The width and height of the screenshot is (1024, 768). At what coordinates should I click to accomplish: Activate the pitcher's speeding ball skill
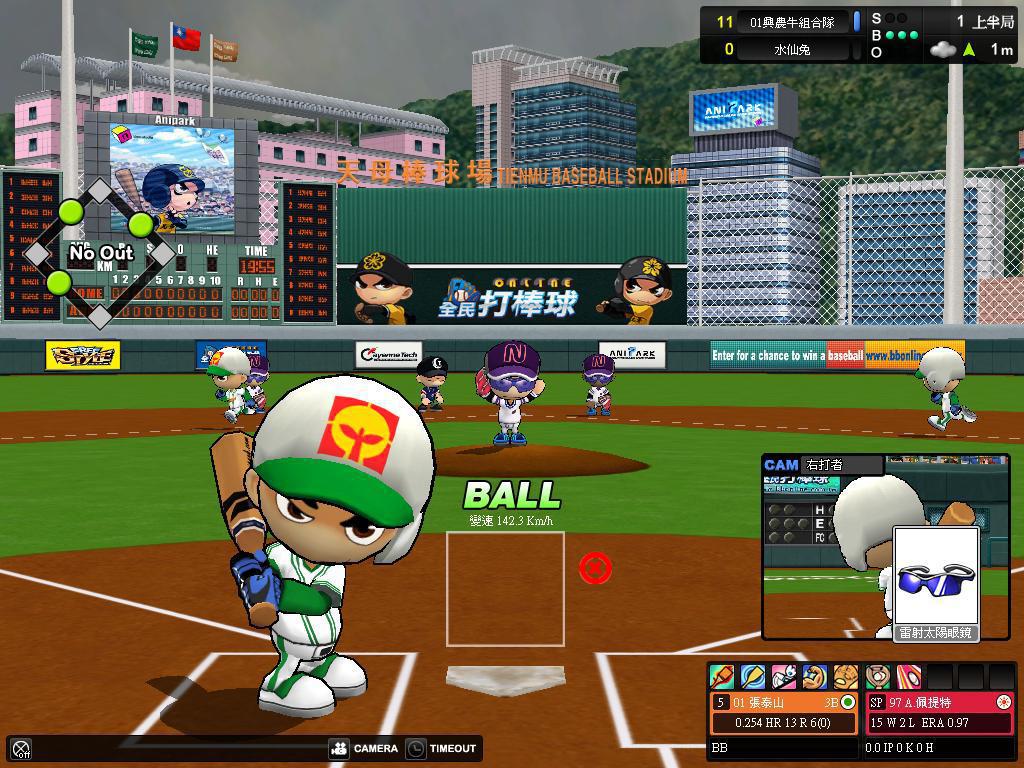click(x=908, y=677)
